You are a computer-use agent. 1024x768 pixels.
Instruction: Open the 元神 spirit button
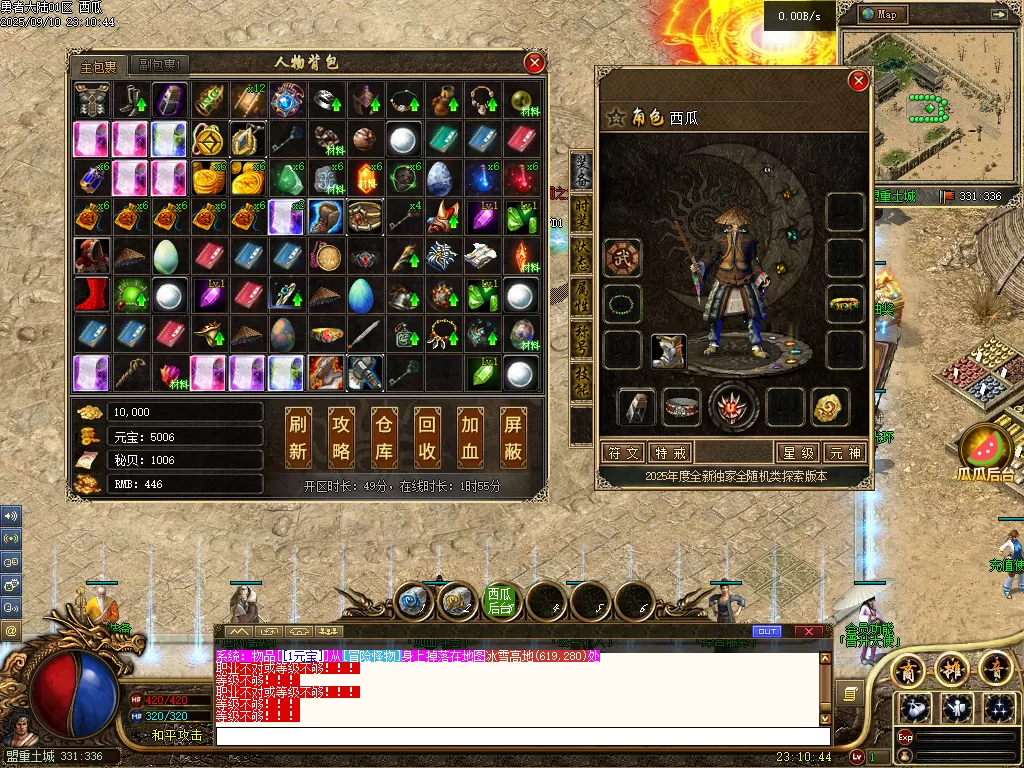pyautogui.click(x=845, y=453)
